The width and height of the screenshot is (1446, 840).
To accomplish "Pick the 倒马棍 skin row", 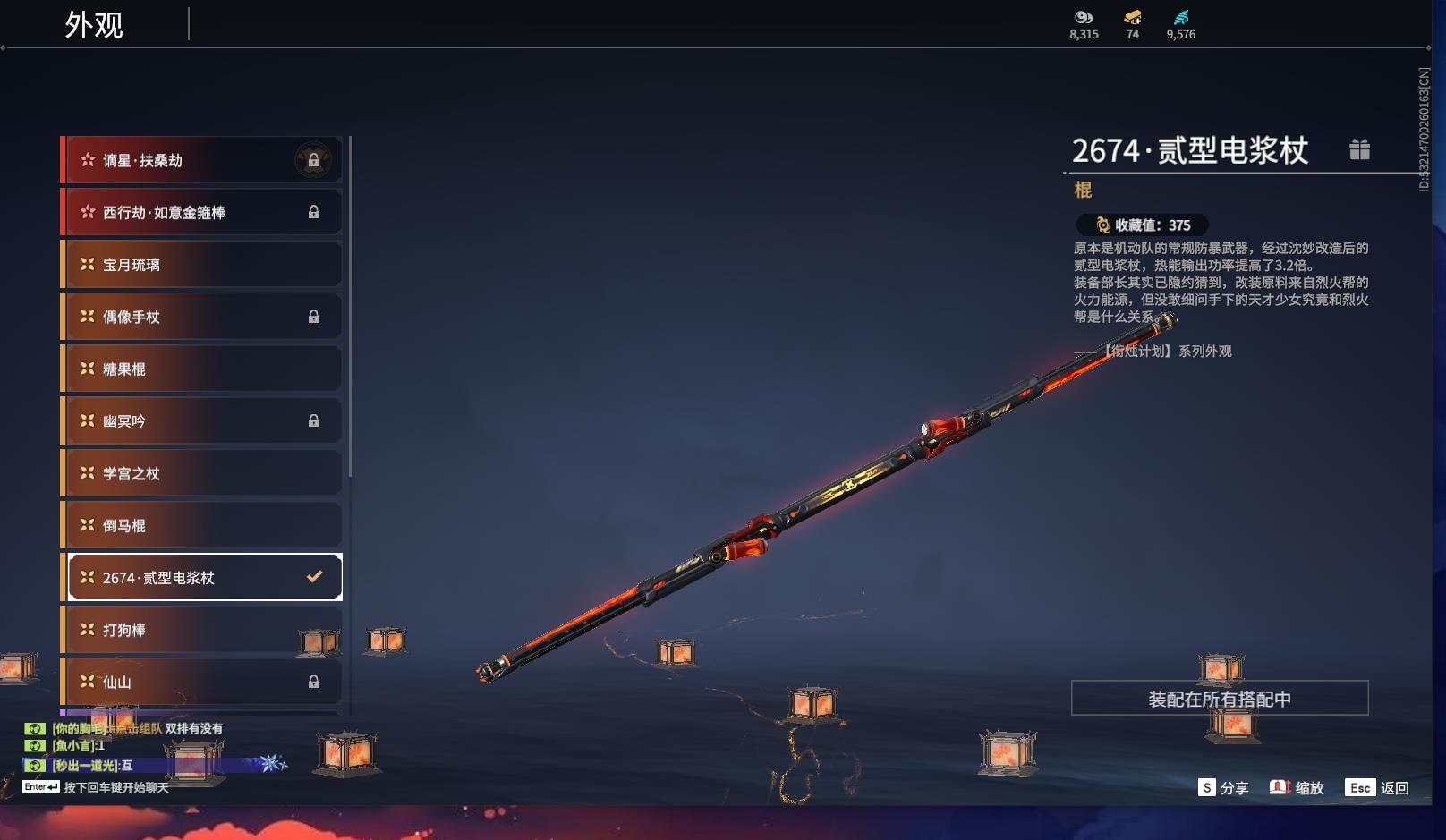I will click(202, 525).
